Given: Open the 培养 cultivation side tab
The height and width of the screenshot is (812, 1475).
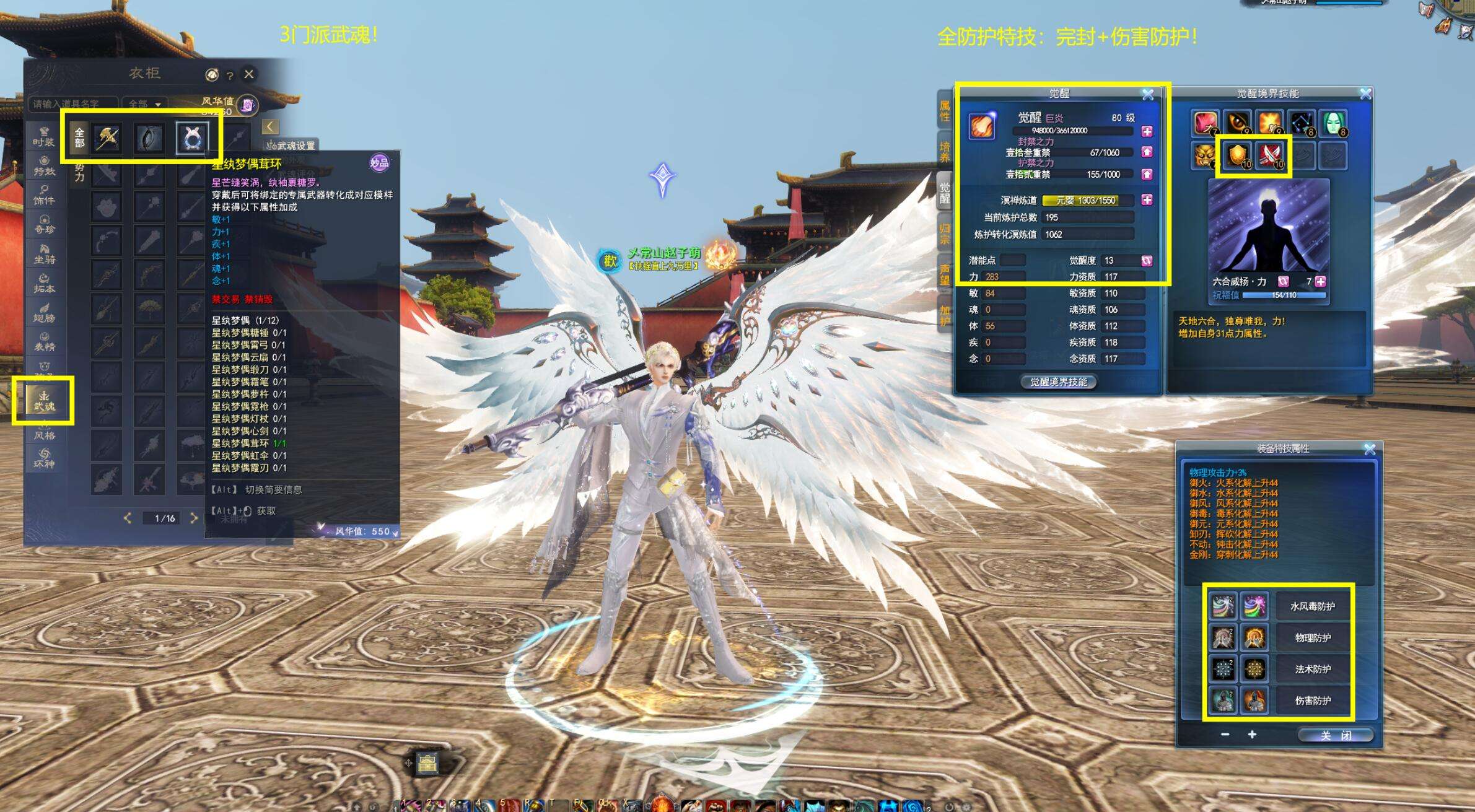Looking at the screenshot, I should pyautogui.click(x=945, y=152).
